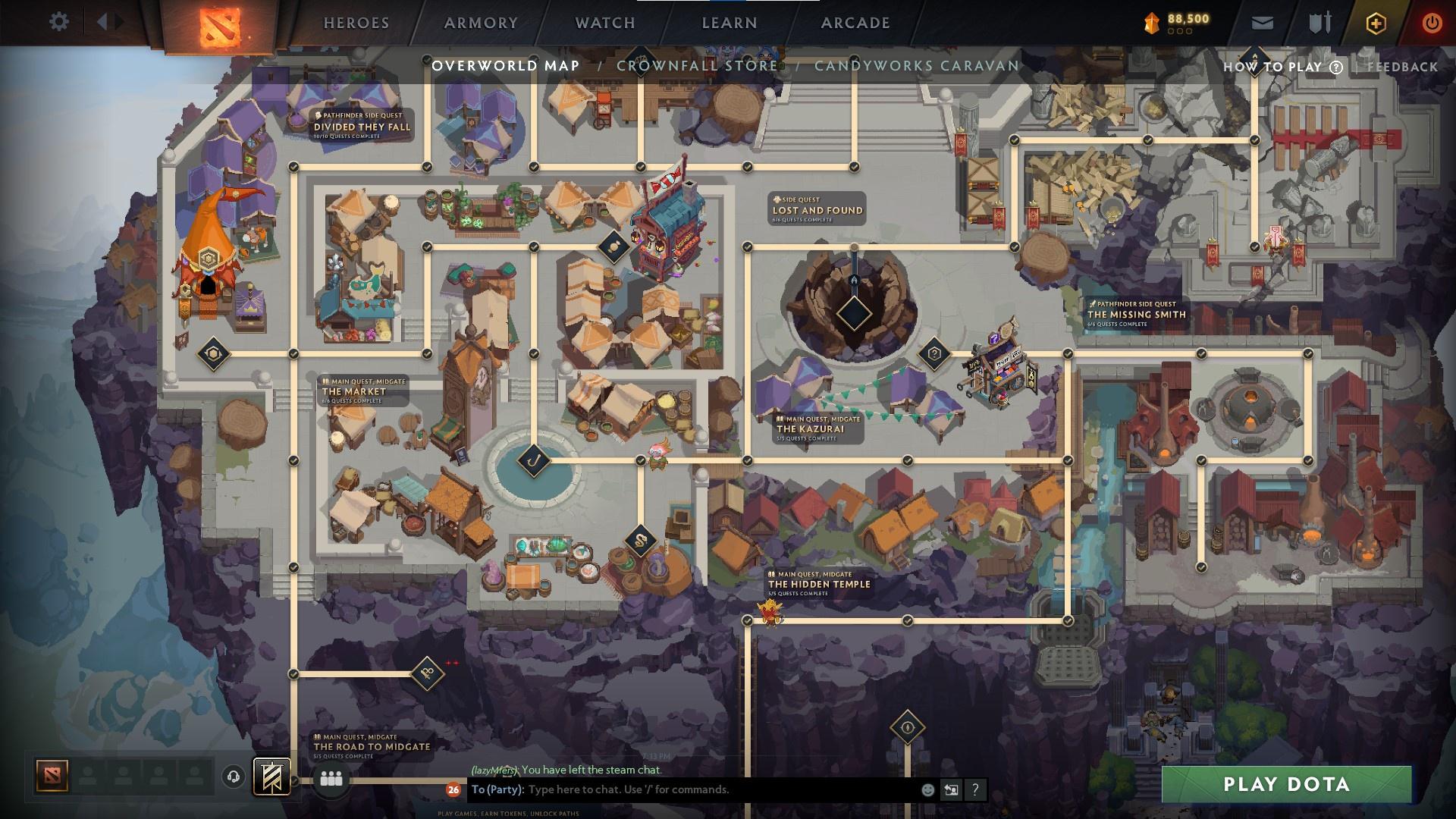Click the power/exit icon top right
Image resolution: width=1456 pixels, height=819 pixels.
pyautogui.click(x=1433, y=23)
